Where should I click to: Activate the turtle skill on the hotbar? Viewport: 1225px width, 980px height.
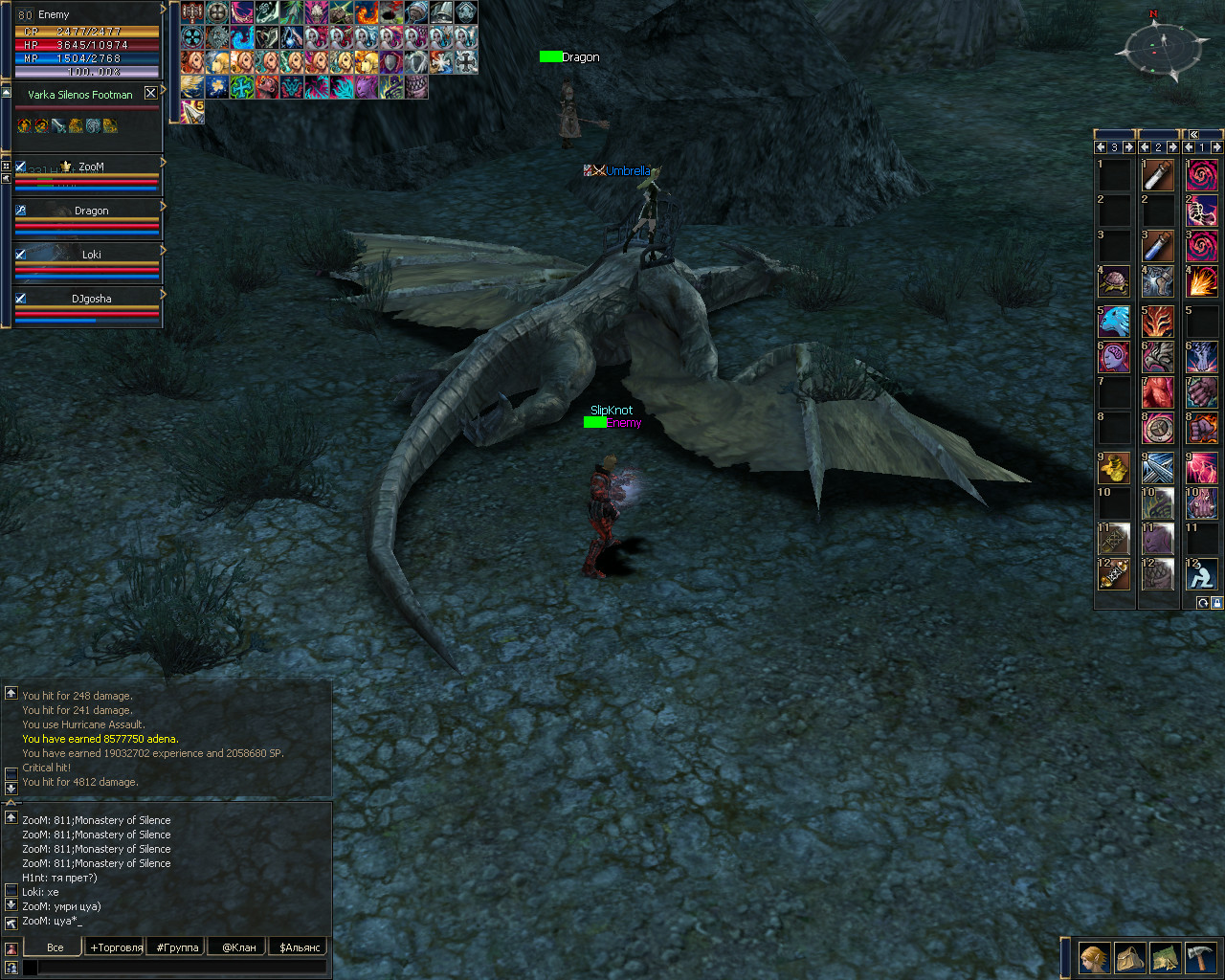click(x=1114, y=282)
